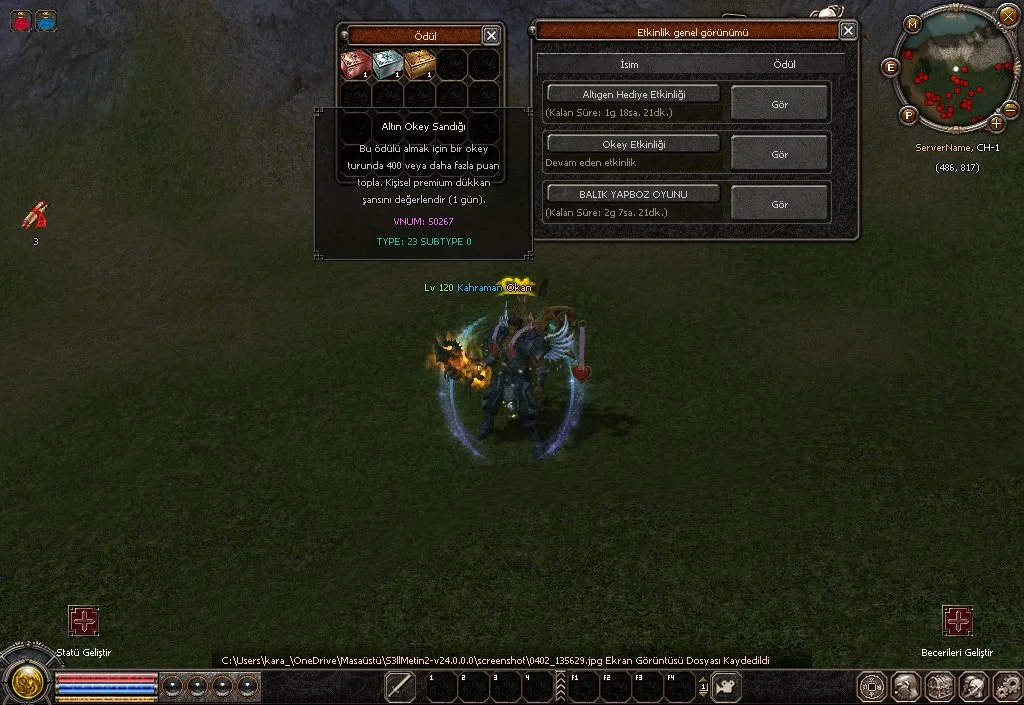Select the golden Okey chest reward

click(x=420, y=65)
